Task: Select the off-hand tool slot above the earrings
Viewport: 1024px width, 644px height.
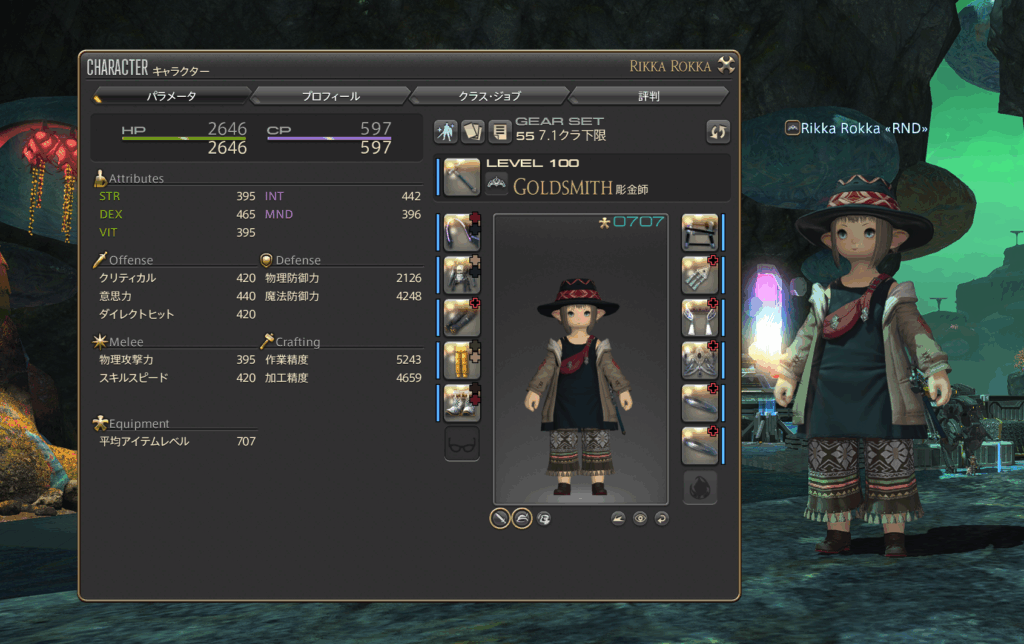Action: 700,232
